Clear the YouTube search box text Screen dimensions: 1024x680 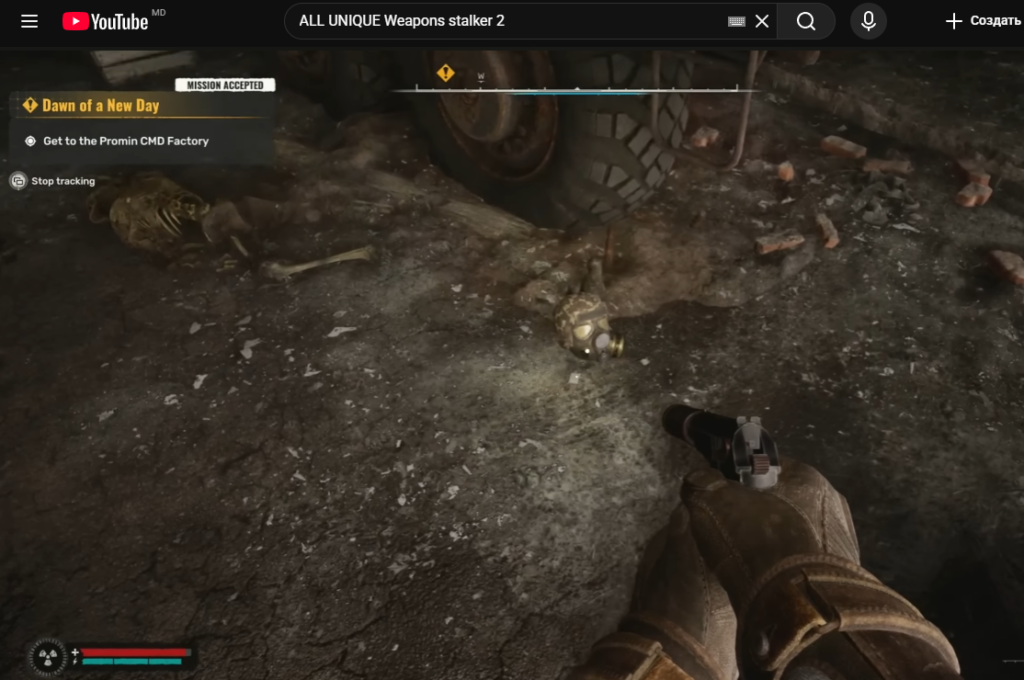click(x=762, y=21)
